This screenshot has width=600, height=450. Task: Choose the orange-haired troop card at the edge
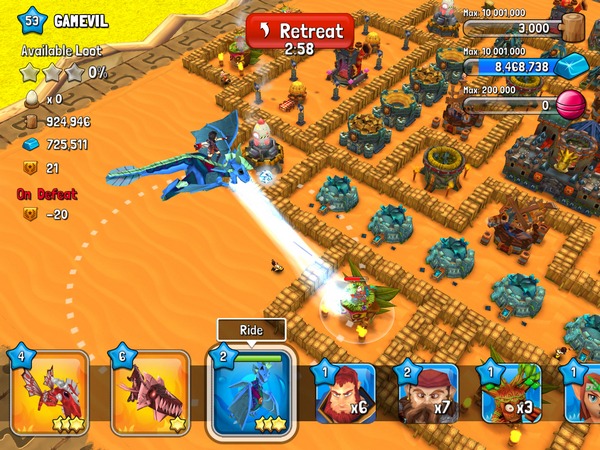582,392
